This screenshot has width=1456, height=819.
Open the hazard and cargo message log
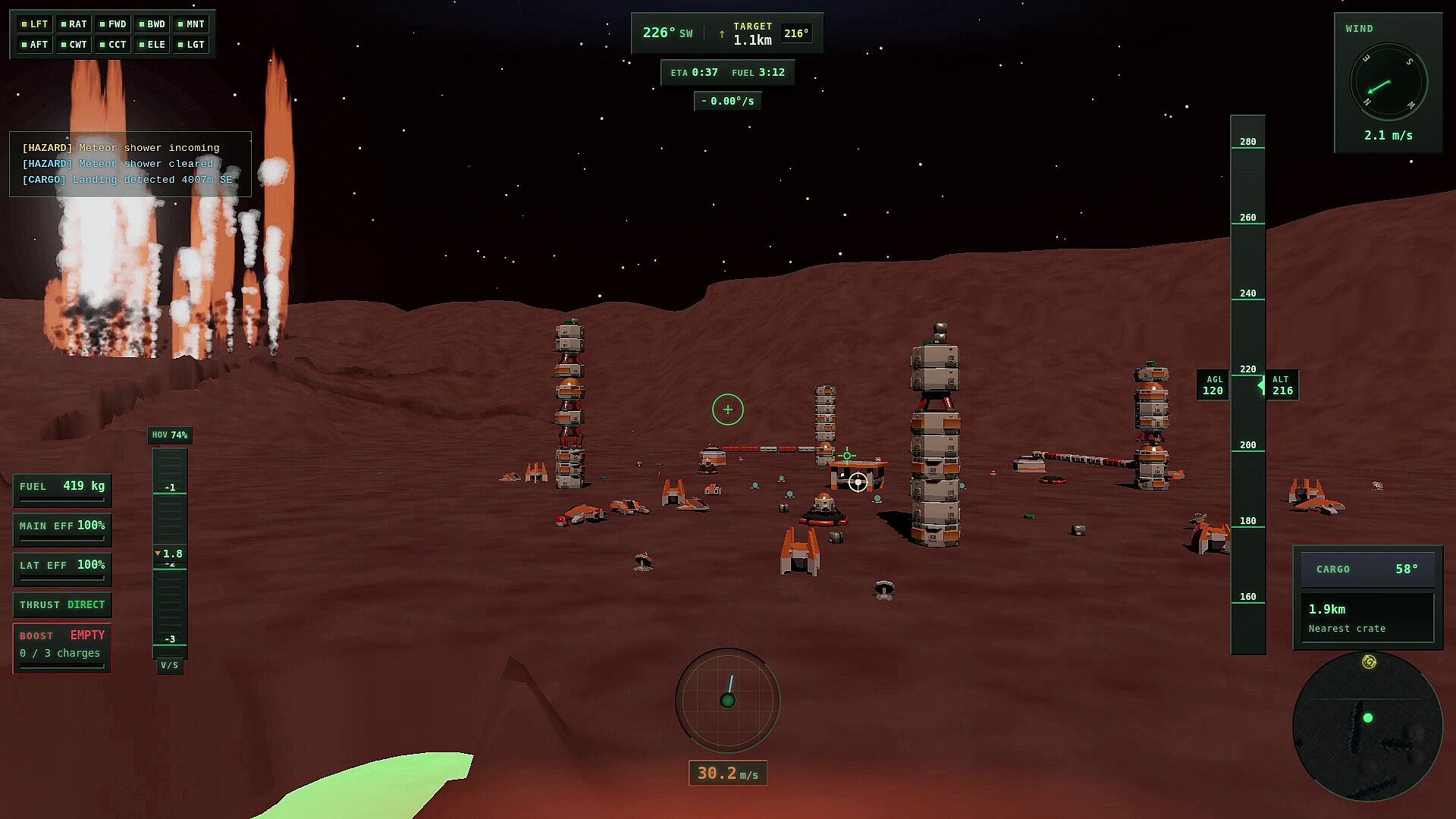[130, 164]
